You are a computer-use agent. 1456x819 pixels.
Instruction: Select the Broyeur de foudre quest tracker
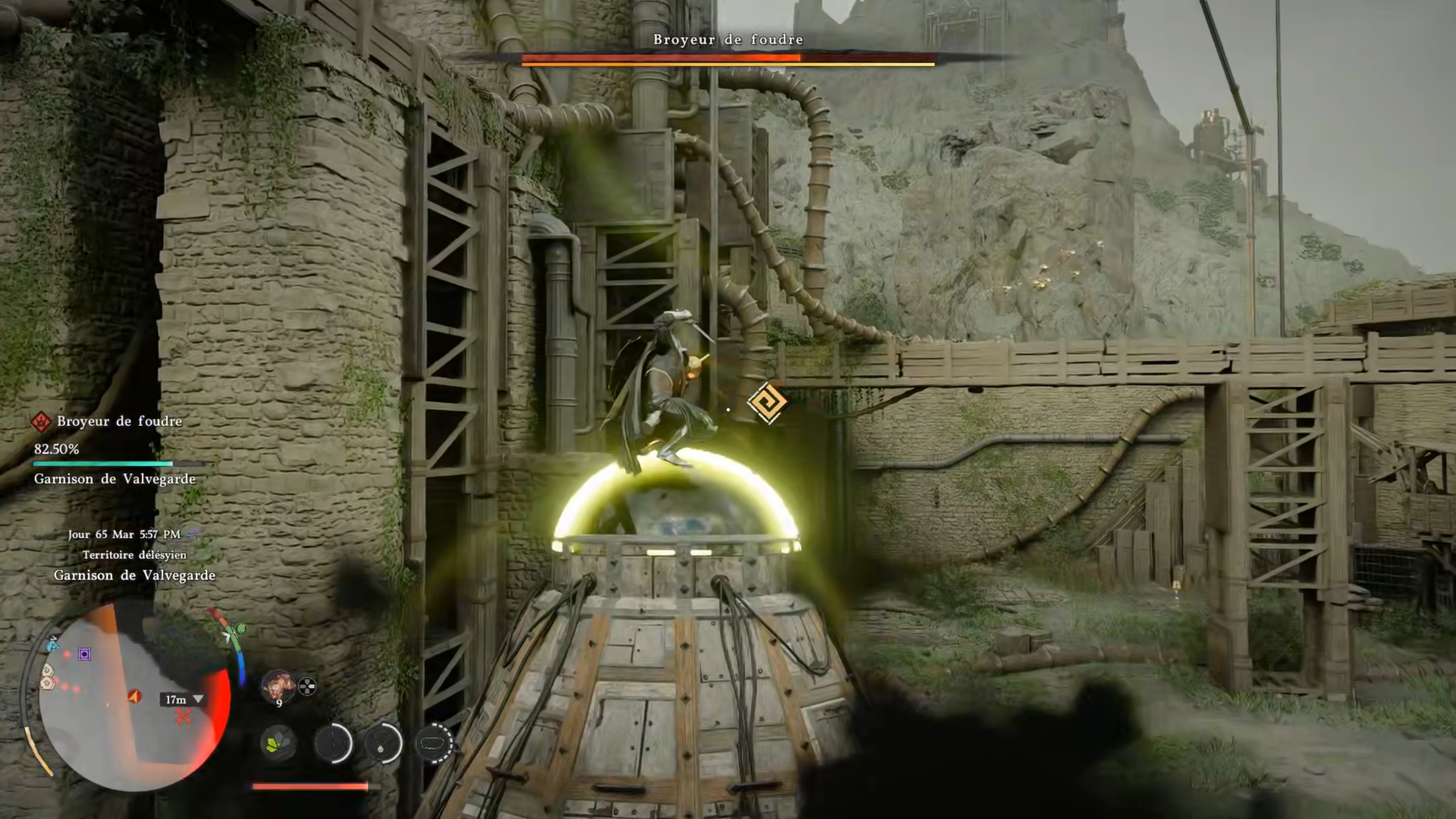(x=118, y=421)
